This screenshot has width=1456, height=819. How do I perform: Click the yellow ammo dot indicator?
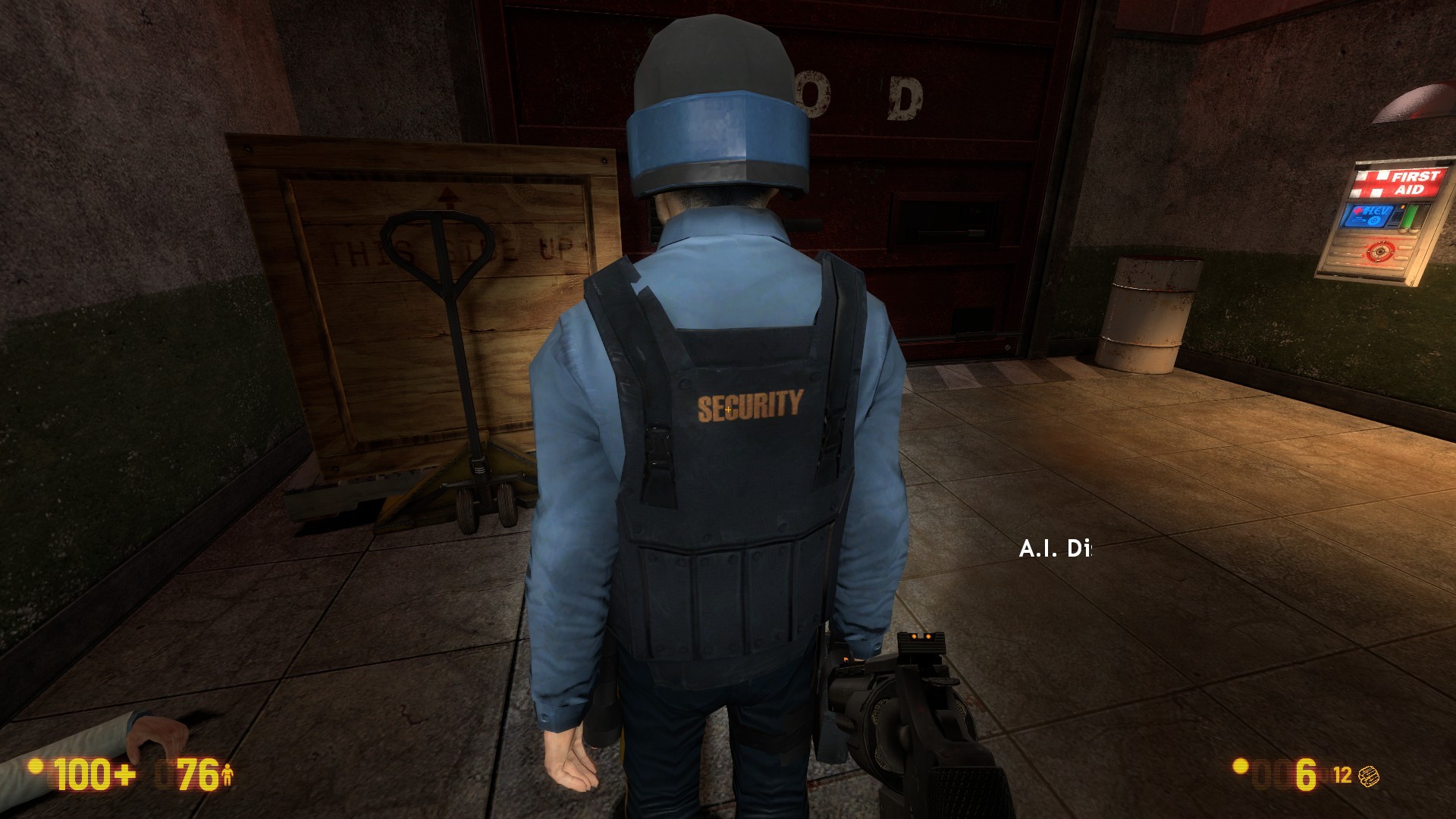click(x=1241, y=767)
